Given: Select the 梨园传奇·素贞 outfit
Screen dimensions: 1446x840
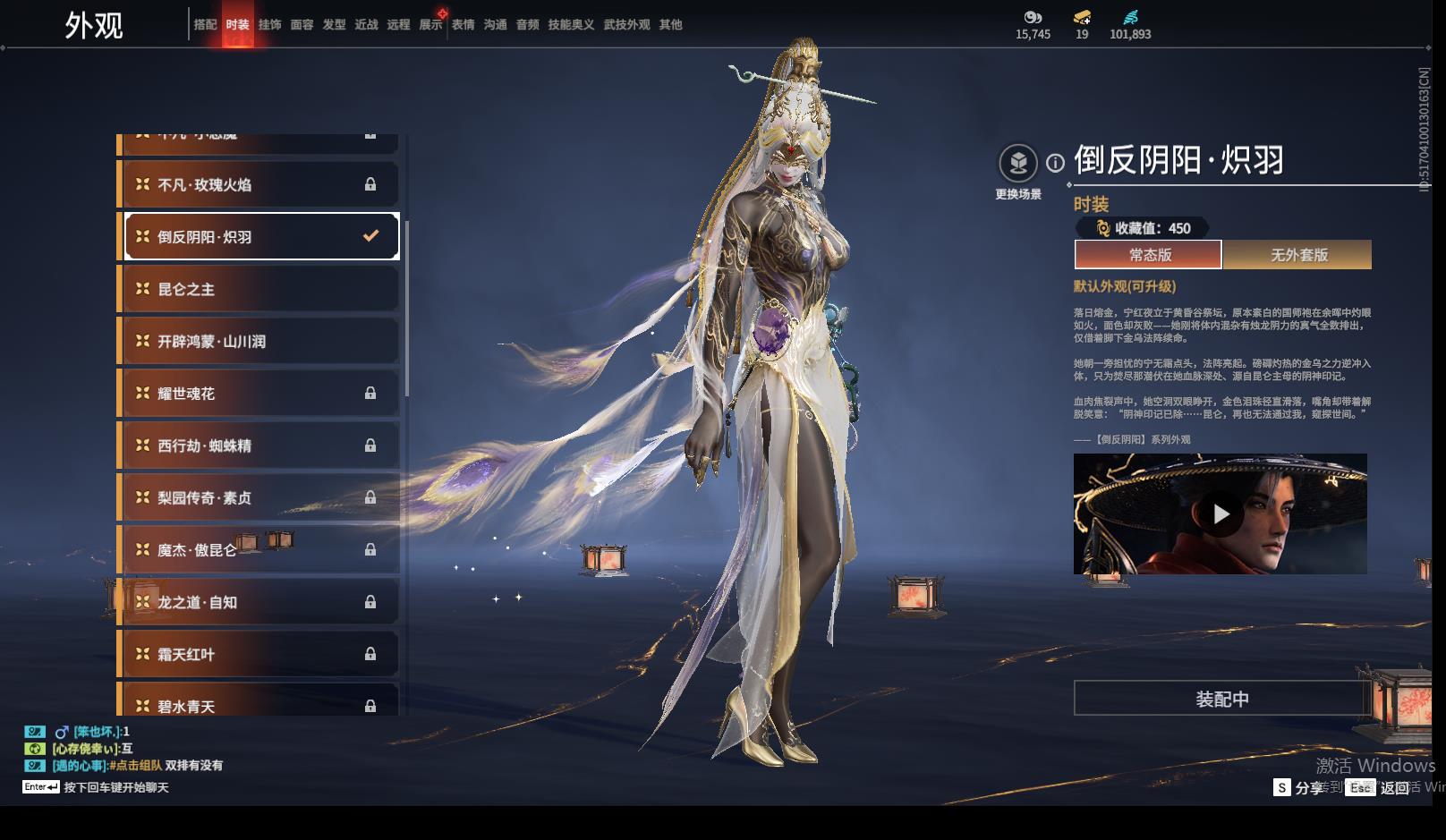Looking at the screenshot, I should click(x=260, y=497).
